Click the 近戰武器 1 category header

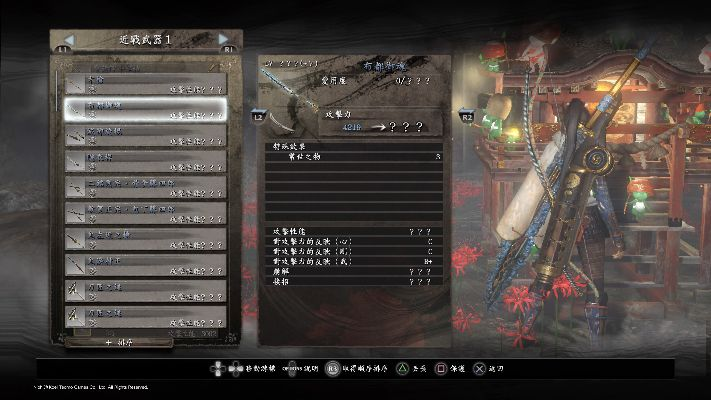click(145, 40)
